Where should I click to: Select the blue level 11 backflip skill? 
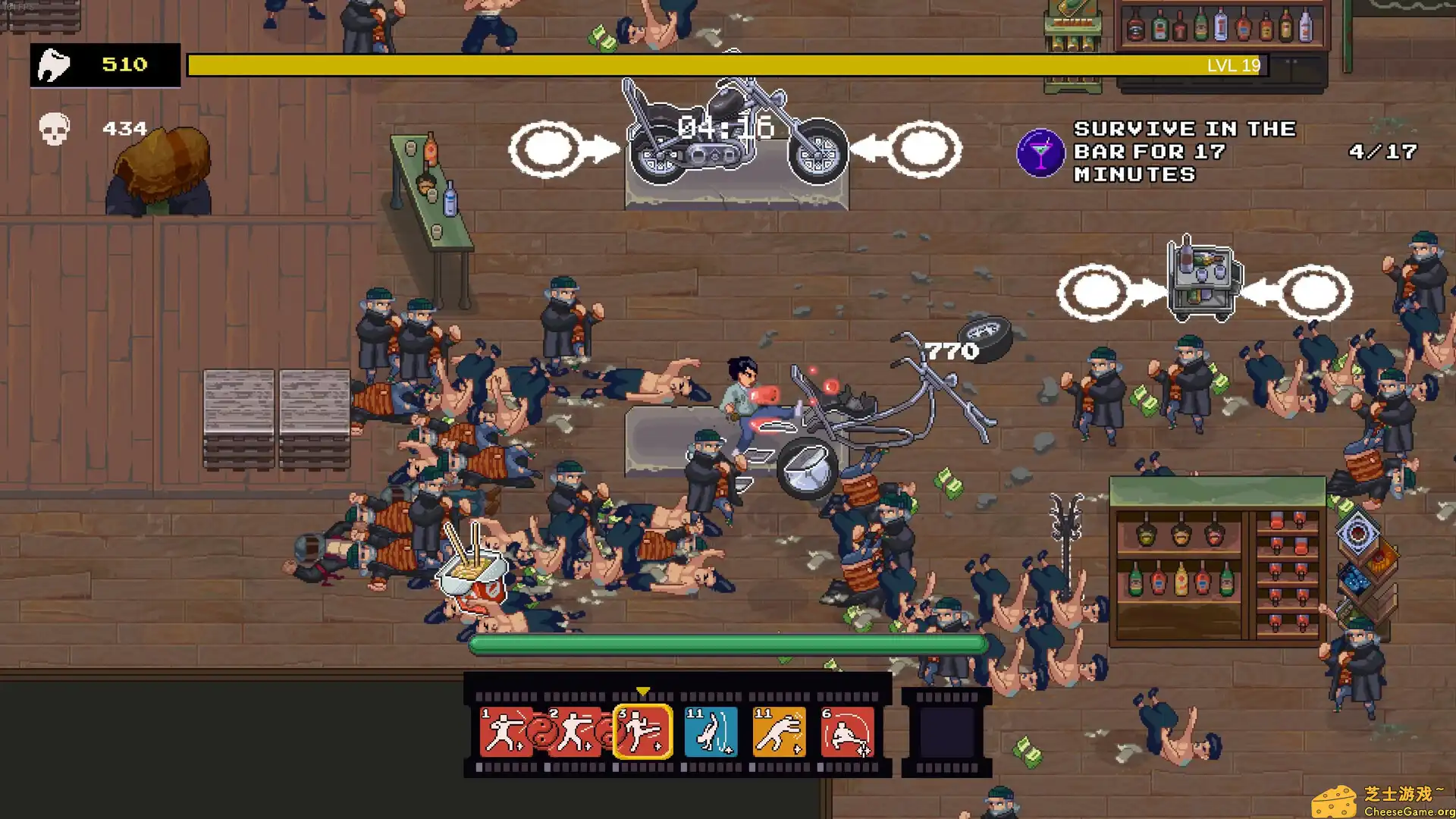point(711,732)
